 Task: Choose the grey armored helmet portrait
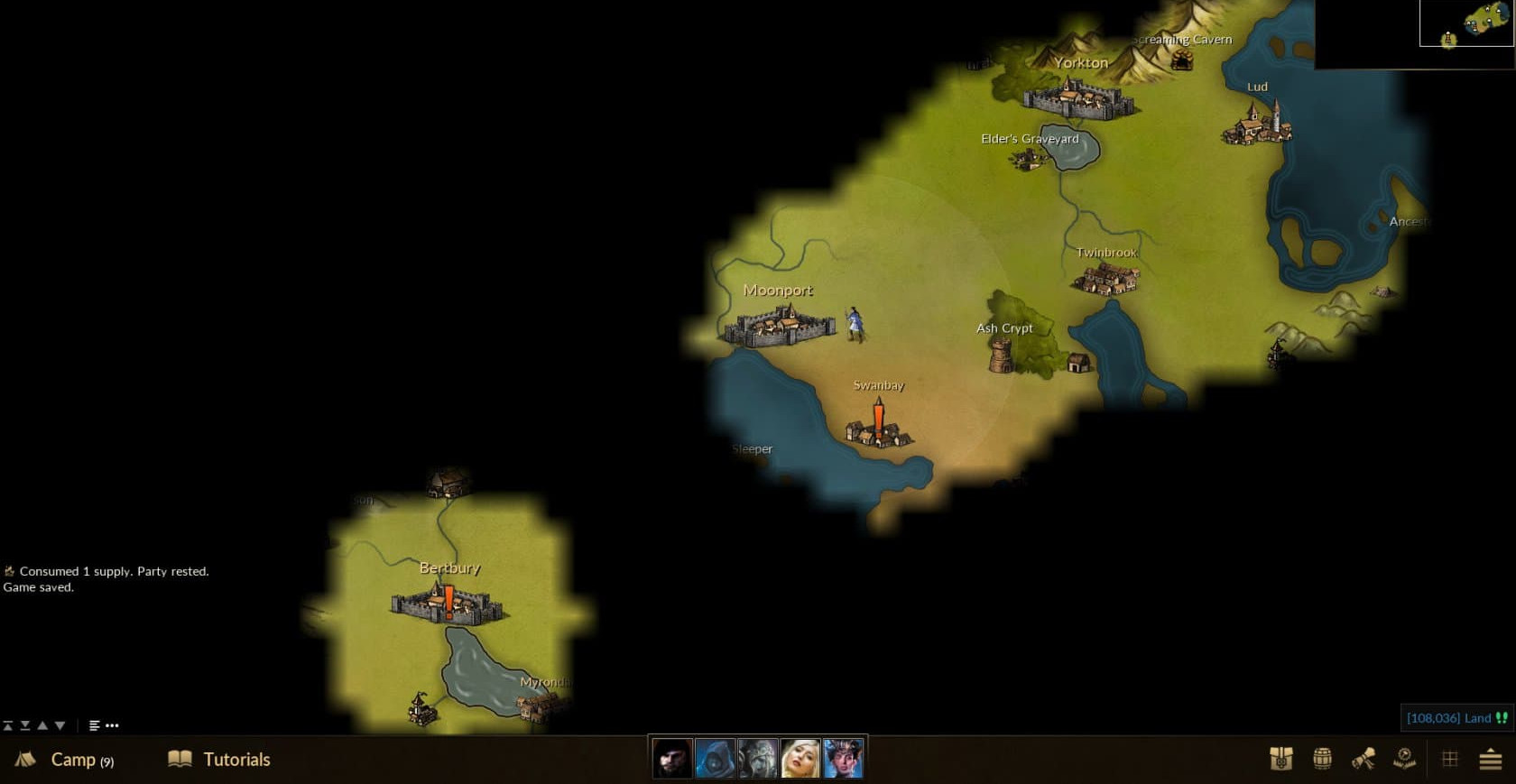pos(758,759)
